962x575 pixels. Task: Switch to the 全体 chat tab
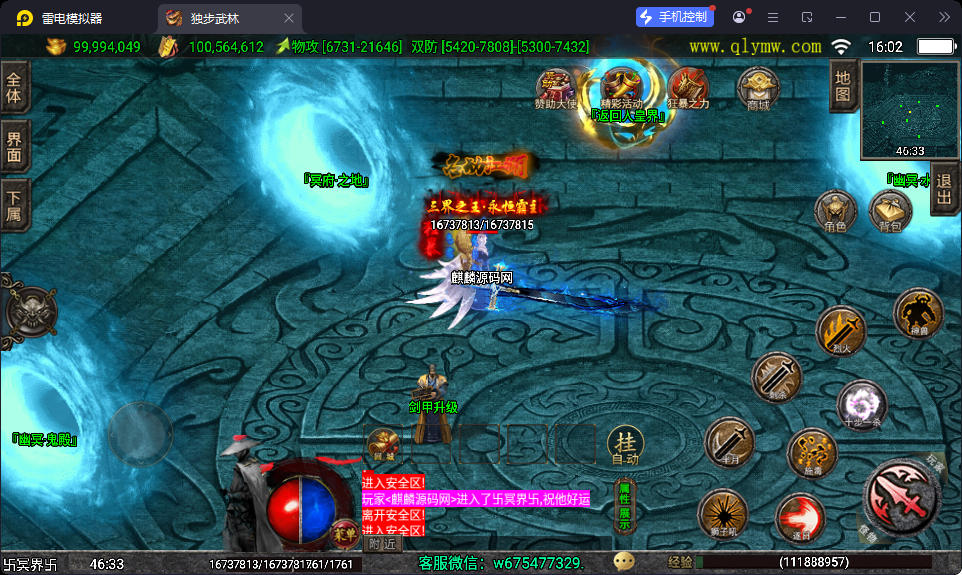tap(14, 89)
